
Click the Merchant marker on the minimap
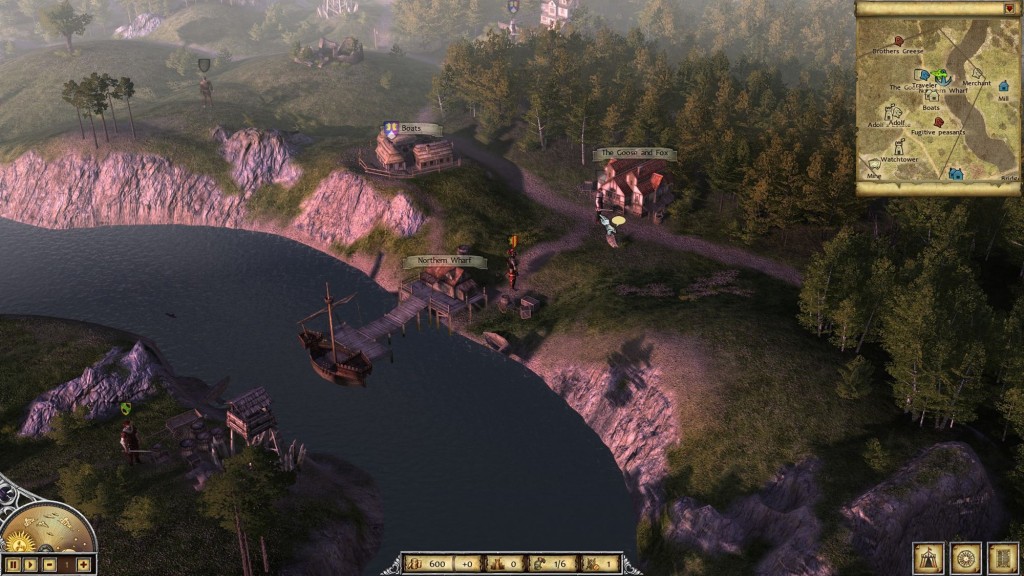click(976, 73)
